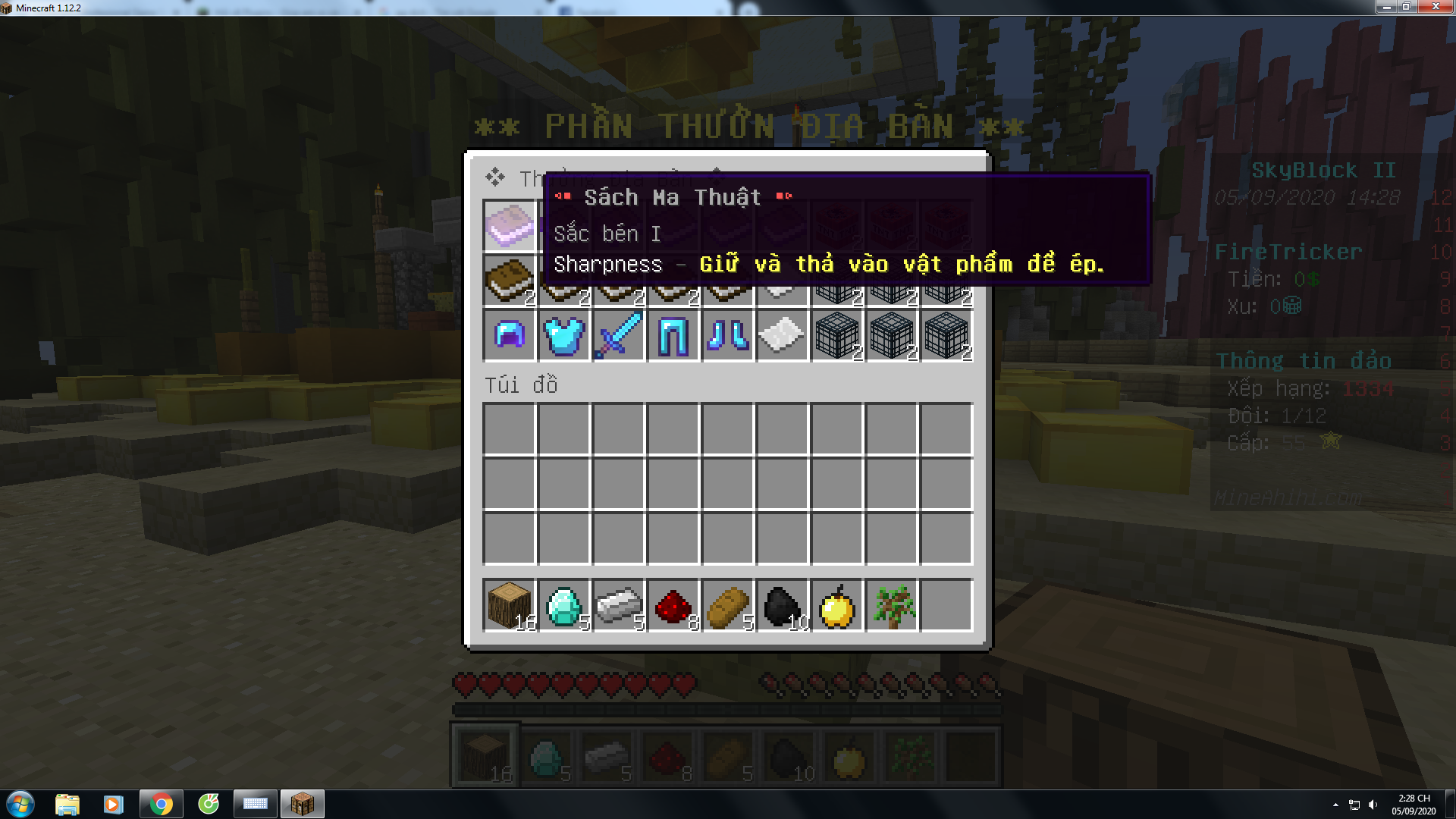Pick up the paper beside the diamond boots
The image size is (1456, 819).
(x=782, y=334)
